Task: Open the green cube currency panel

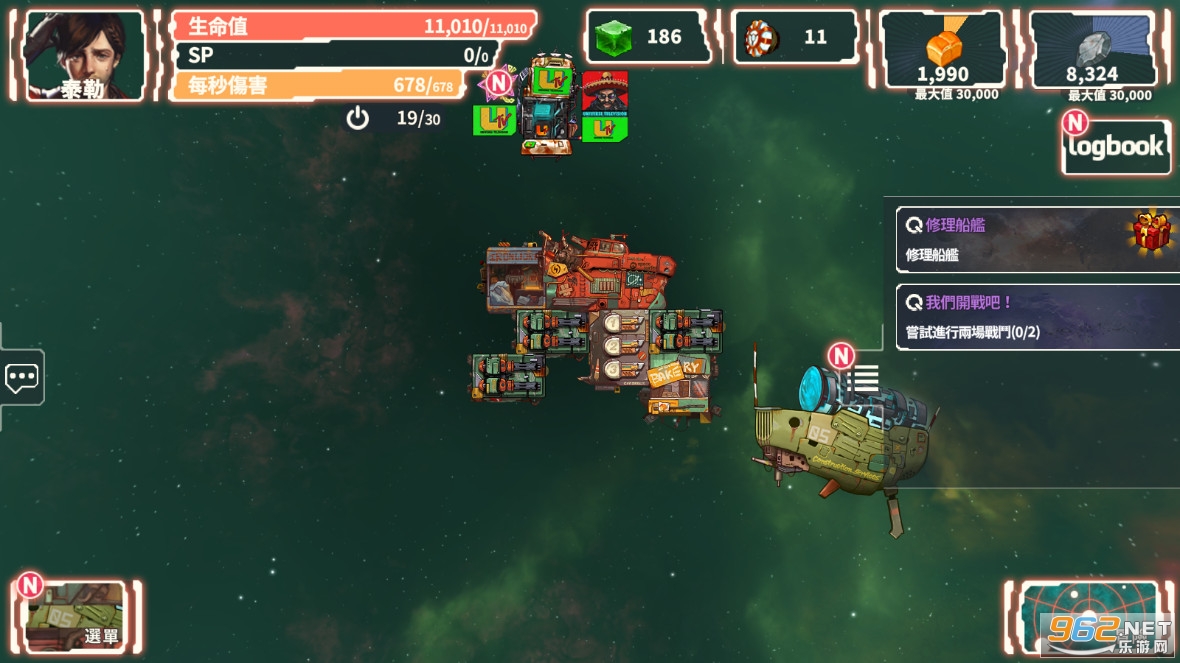Action: (646, 38)
